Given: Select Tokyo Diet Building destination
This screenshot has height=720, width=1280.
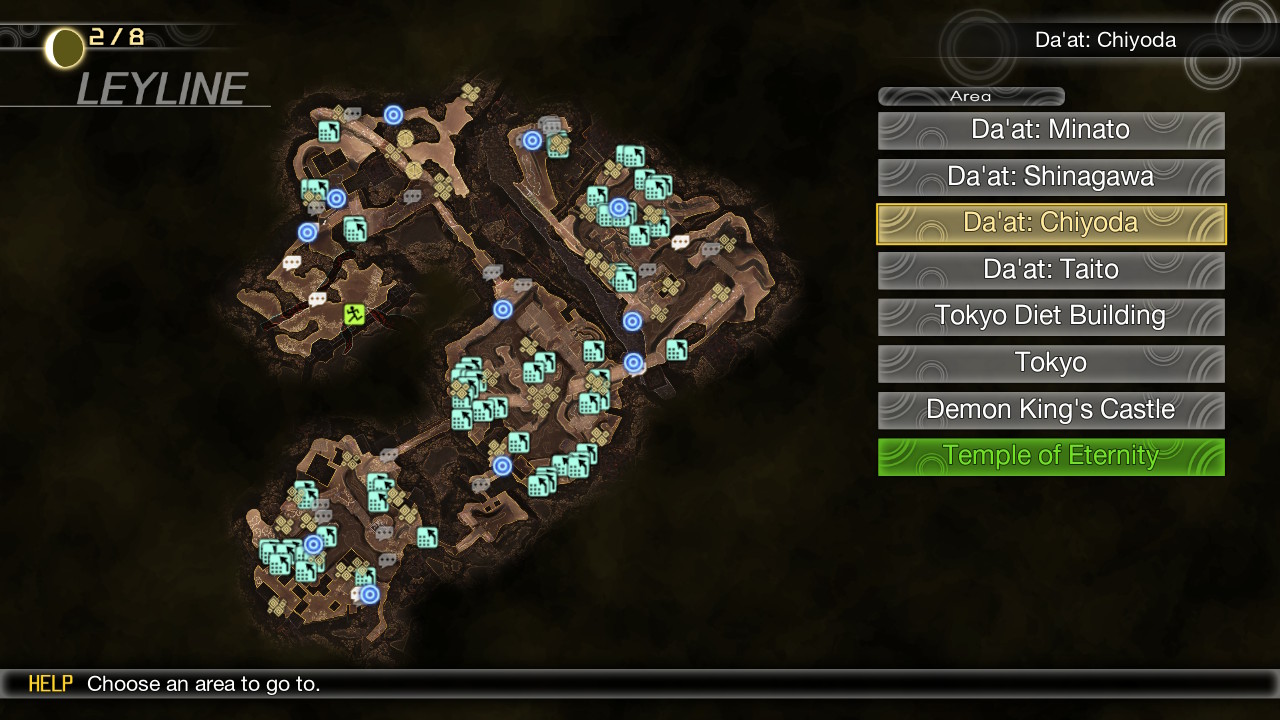Looking at the screenshot, I should tap(1050, 316).
